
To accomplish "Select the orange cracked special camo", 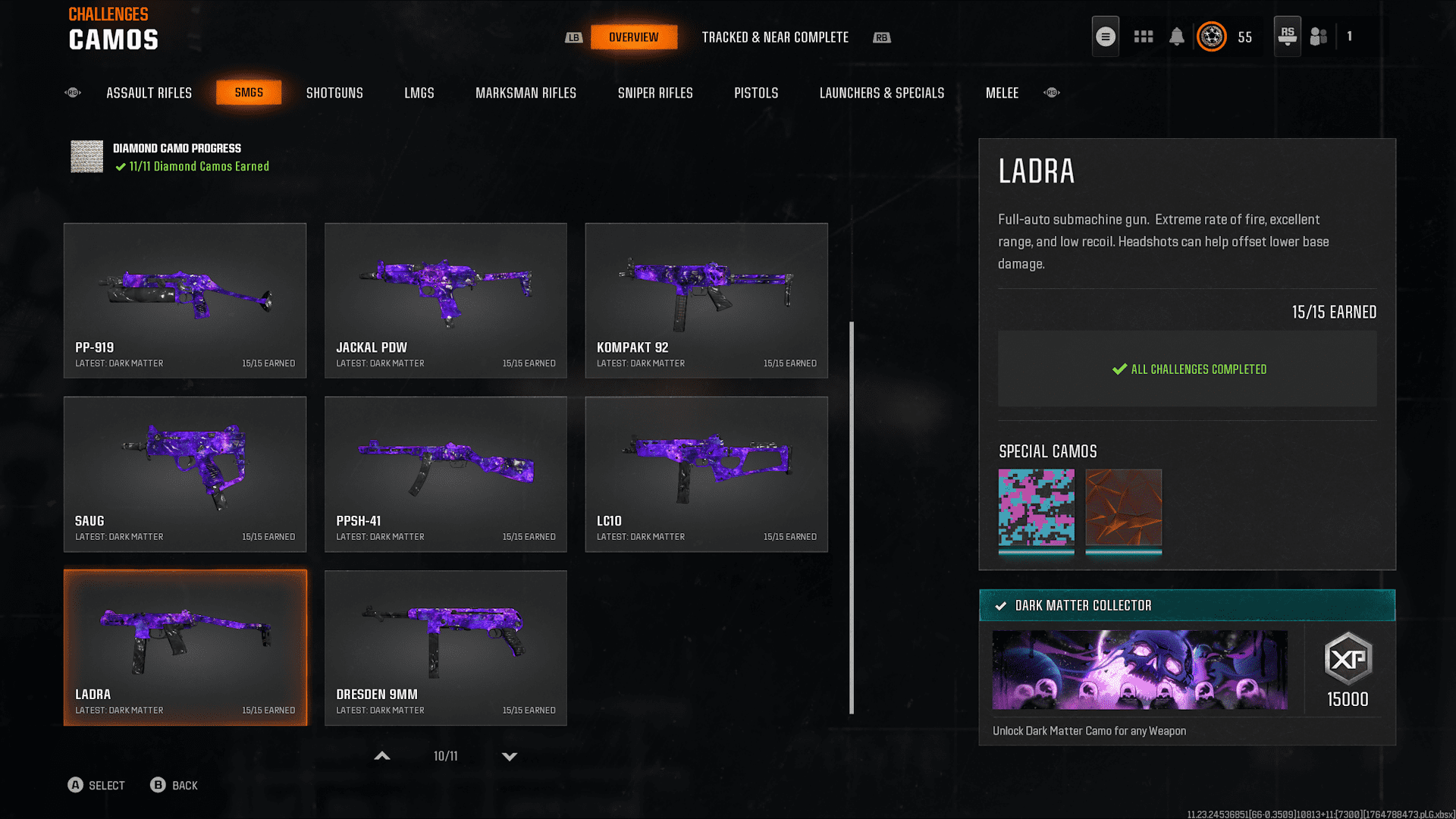I will coord(1123,508).
